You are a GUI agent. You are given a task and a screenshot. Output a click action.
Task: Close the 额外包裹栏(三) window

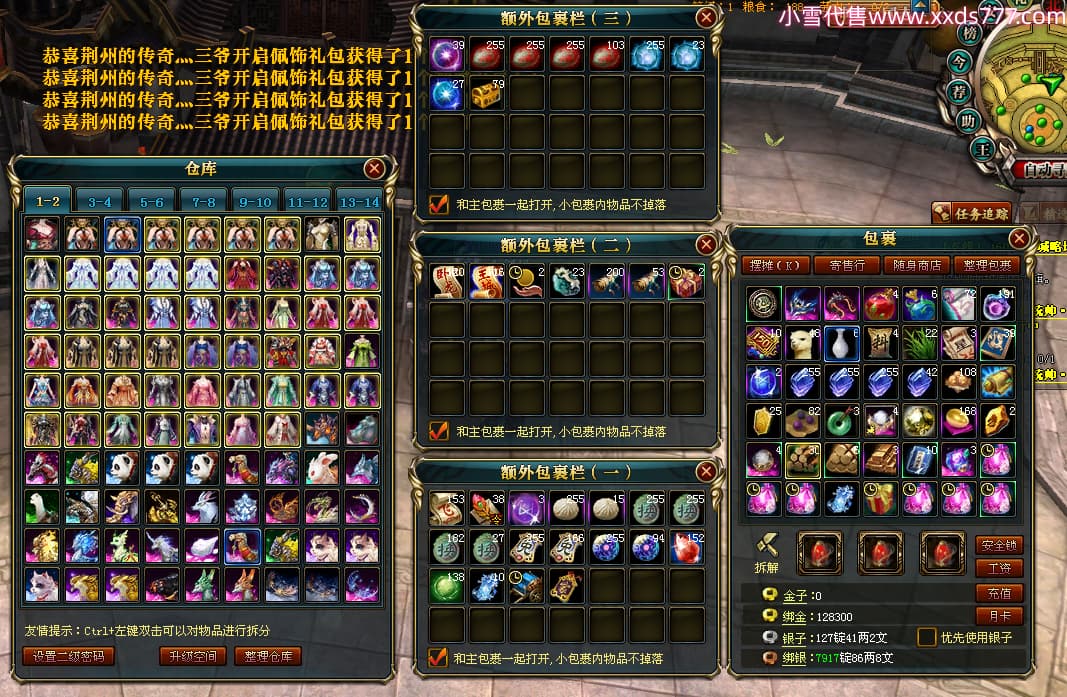[706, 17]
